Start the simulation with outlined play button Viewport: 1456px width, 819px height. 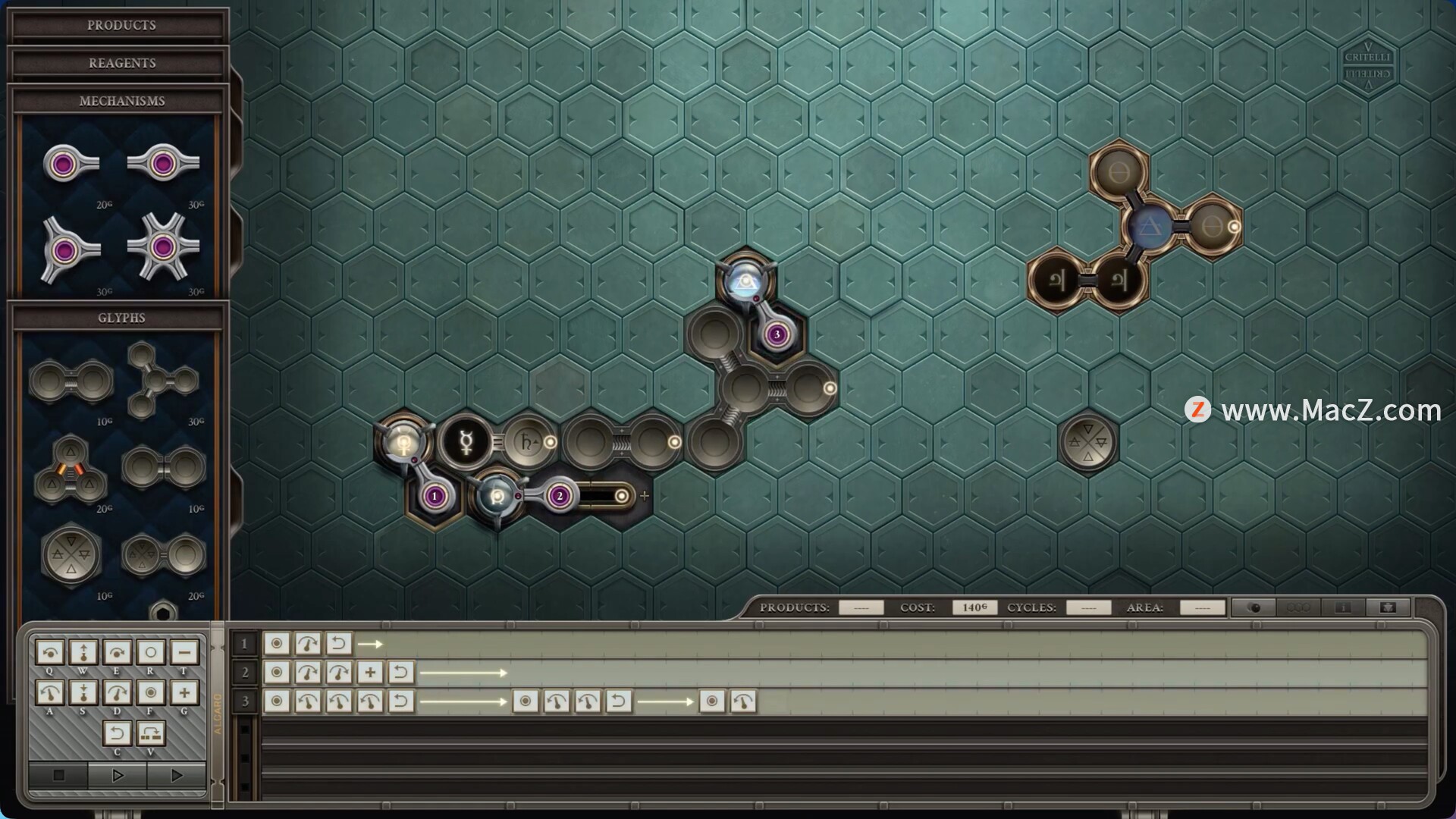[x=117, y=775]
